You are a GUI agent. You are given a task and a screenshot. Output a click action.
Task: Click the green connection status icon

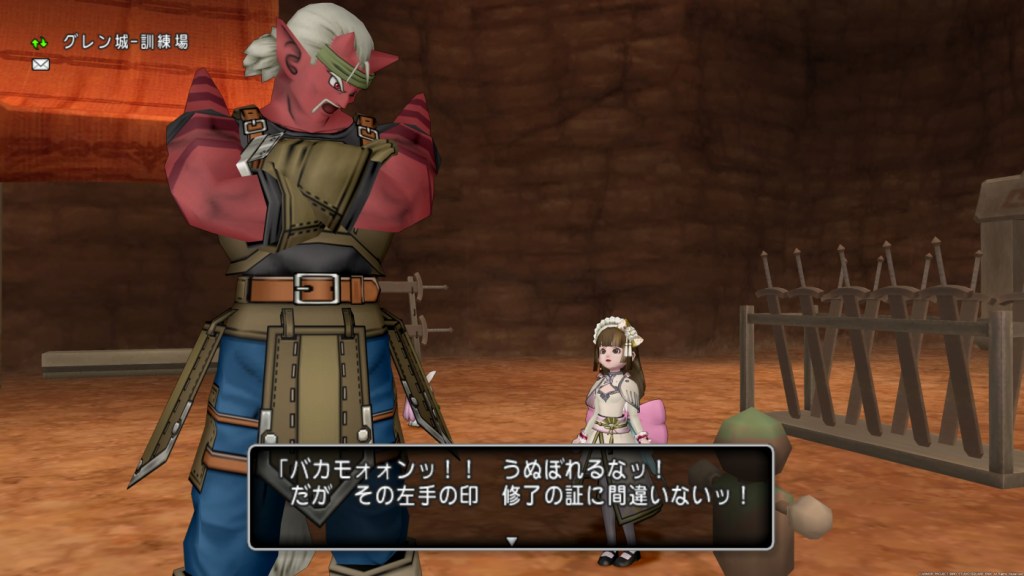(x=40, y=43)
